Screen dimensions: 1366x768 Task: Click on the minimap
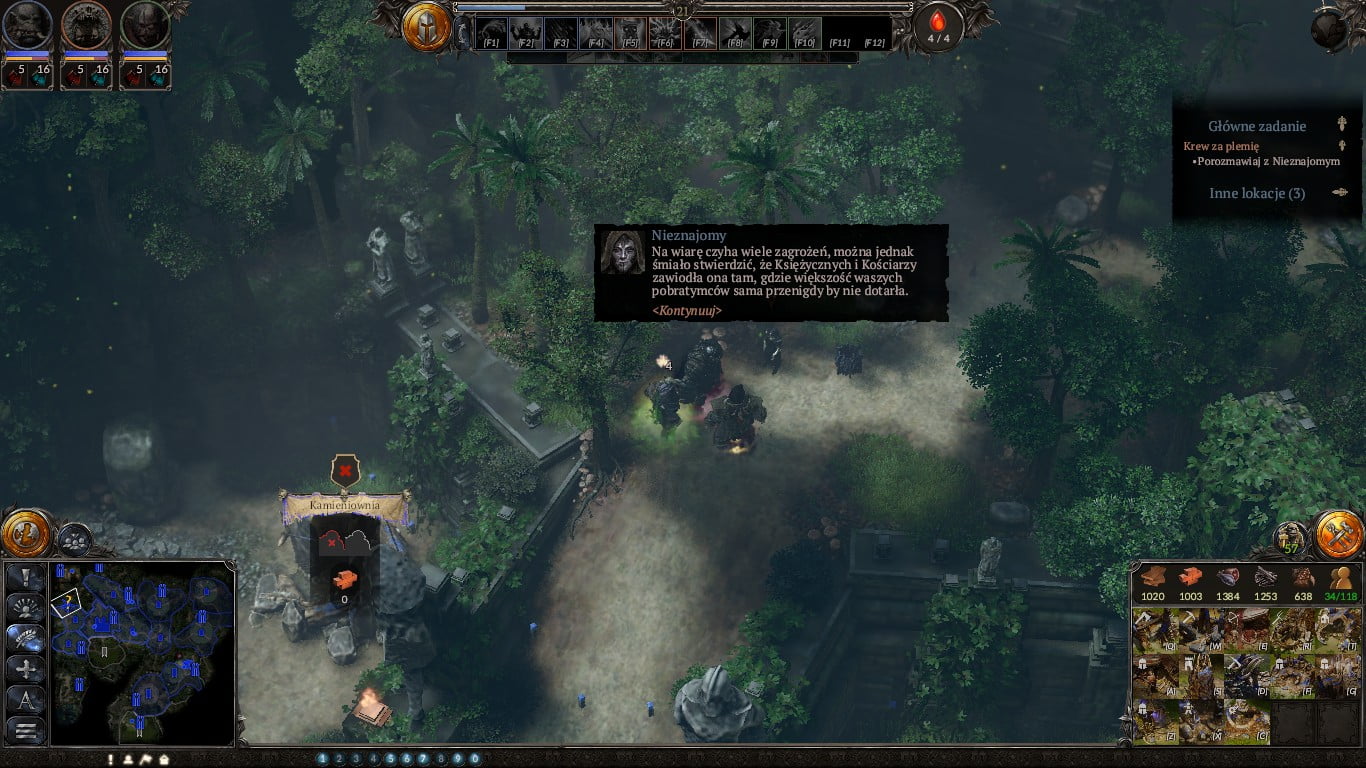142,652
